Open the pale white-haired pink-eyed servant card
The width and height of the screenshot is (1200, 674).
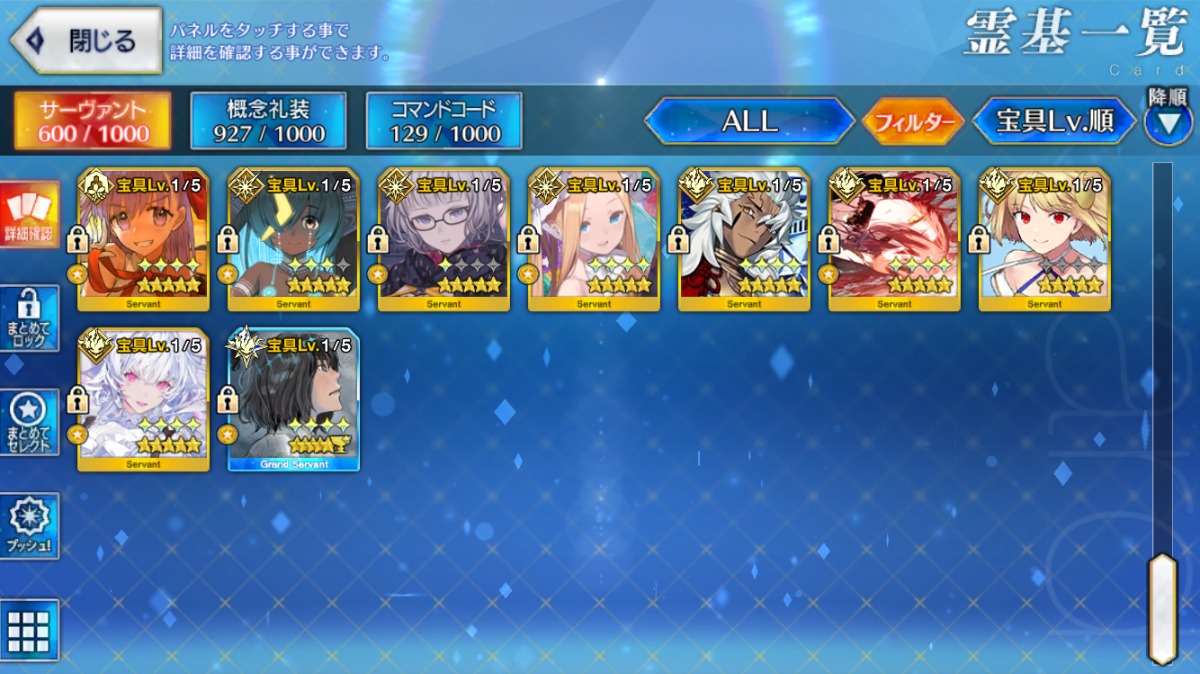[144, 400]
